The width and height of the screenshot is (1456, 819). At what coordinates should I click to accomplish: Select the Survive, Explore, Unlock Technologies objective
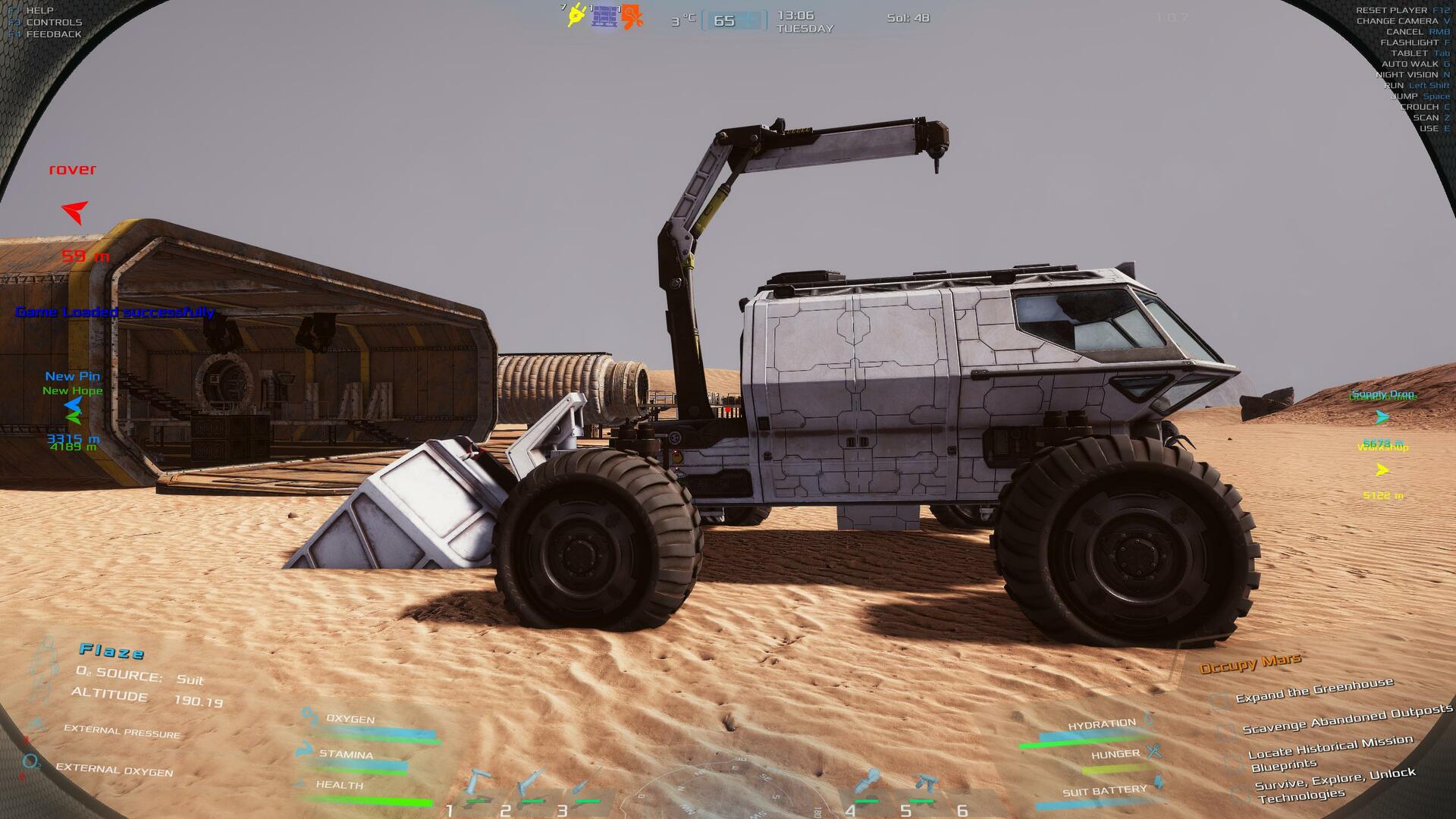1335,784
